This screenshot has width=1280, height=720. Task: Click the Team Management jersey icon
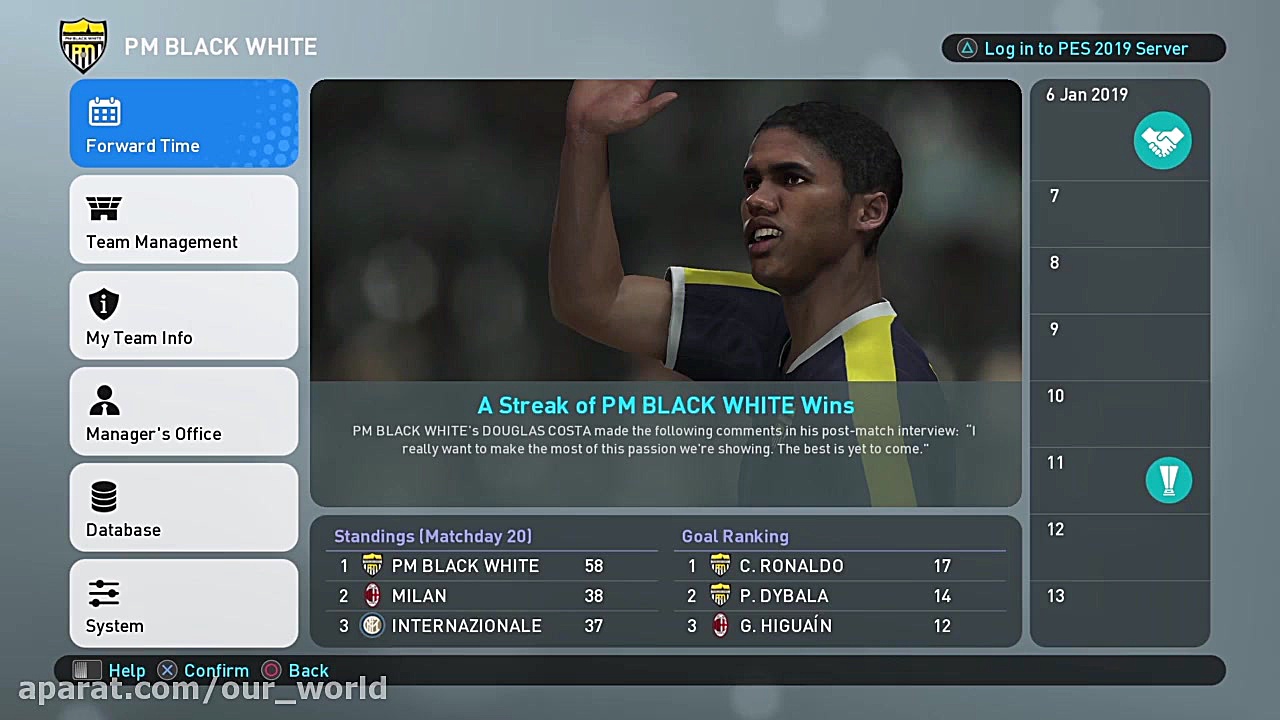click(104, 208)
